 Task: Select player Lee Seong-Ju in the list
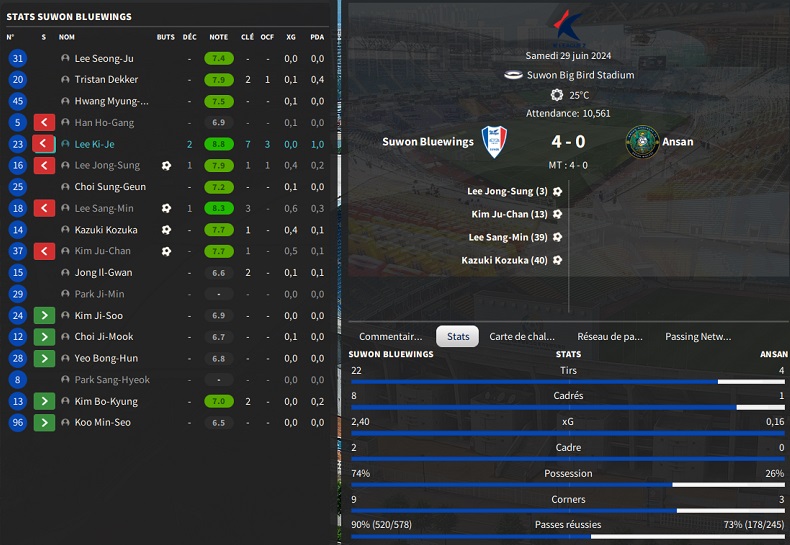(104, 59)
